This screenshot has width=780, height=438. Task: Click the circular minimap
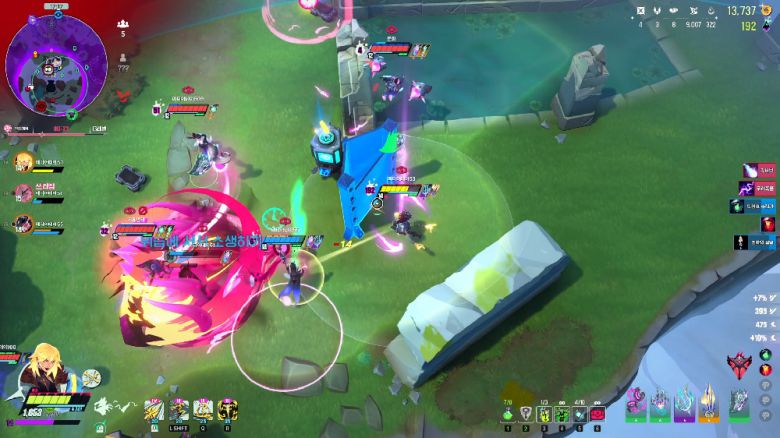click(x=55, y=62)
